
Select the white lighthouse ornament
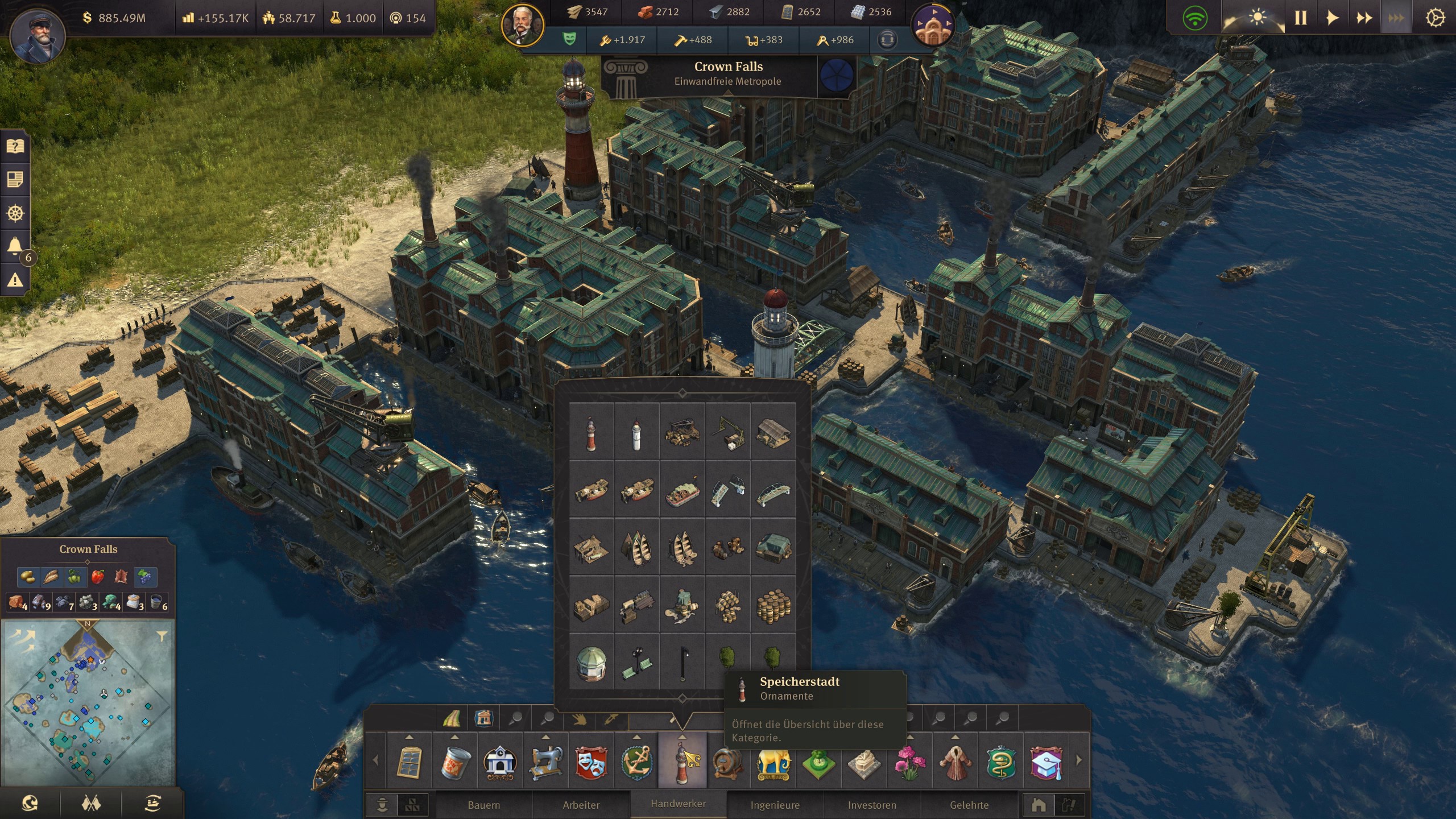click(636, 432)
